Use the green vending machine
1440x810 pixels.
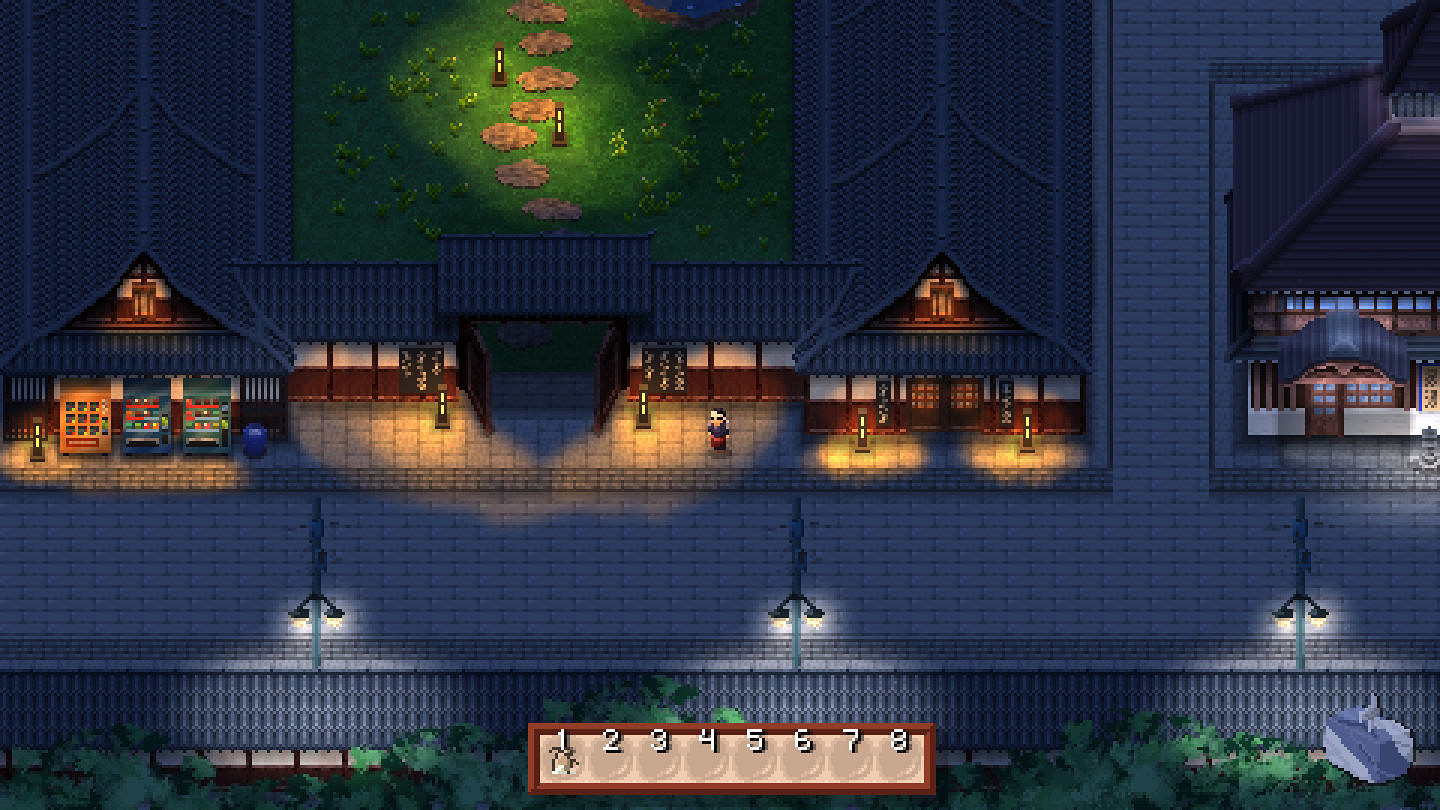point(207,415)
